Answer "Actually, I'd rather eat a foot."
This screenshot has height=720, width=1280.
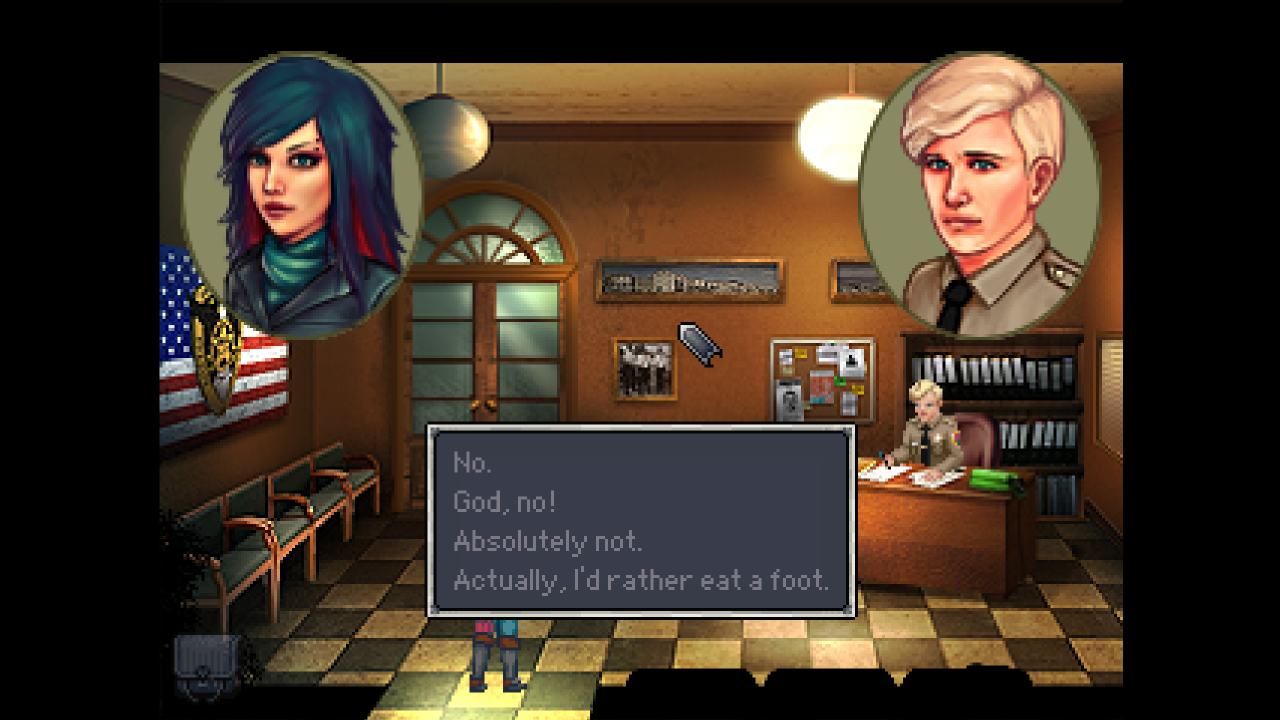[640, 579]
